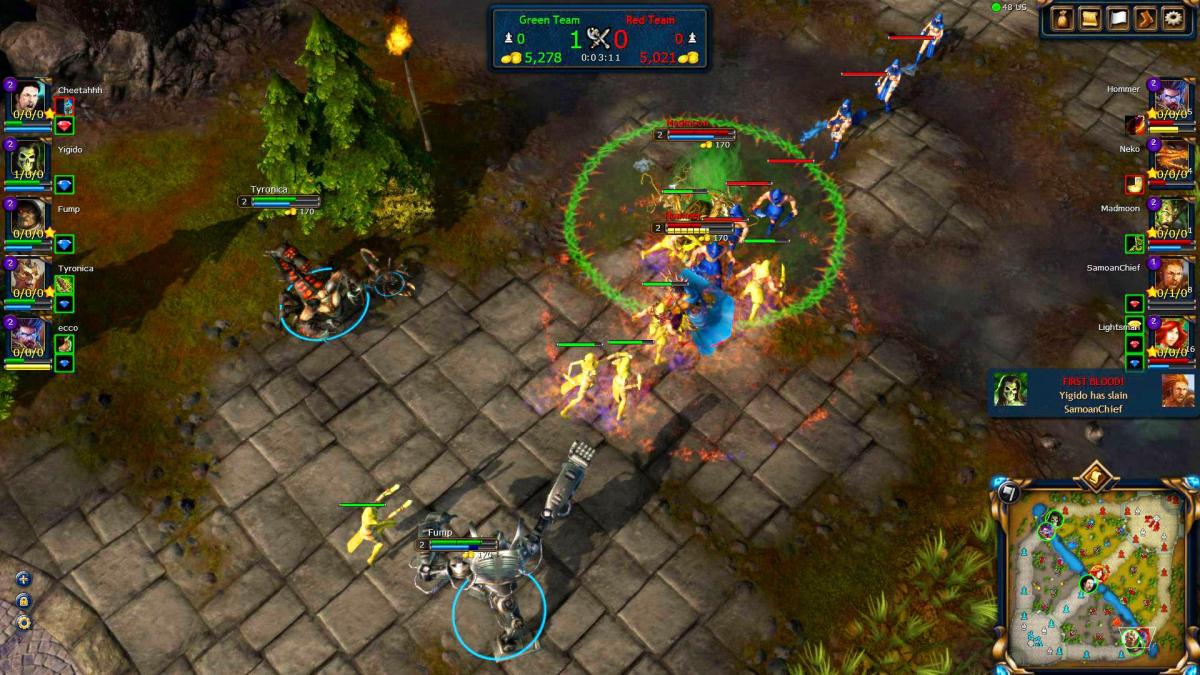Image resolution: width=1200 pixels, height=675 pixels.
Task: Select Cheetahhh's portrait in team list
Action: click(x=25, y=100)
